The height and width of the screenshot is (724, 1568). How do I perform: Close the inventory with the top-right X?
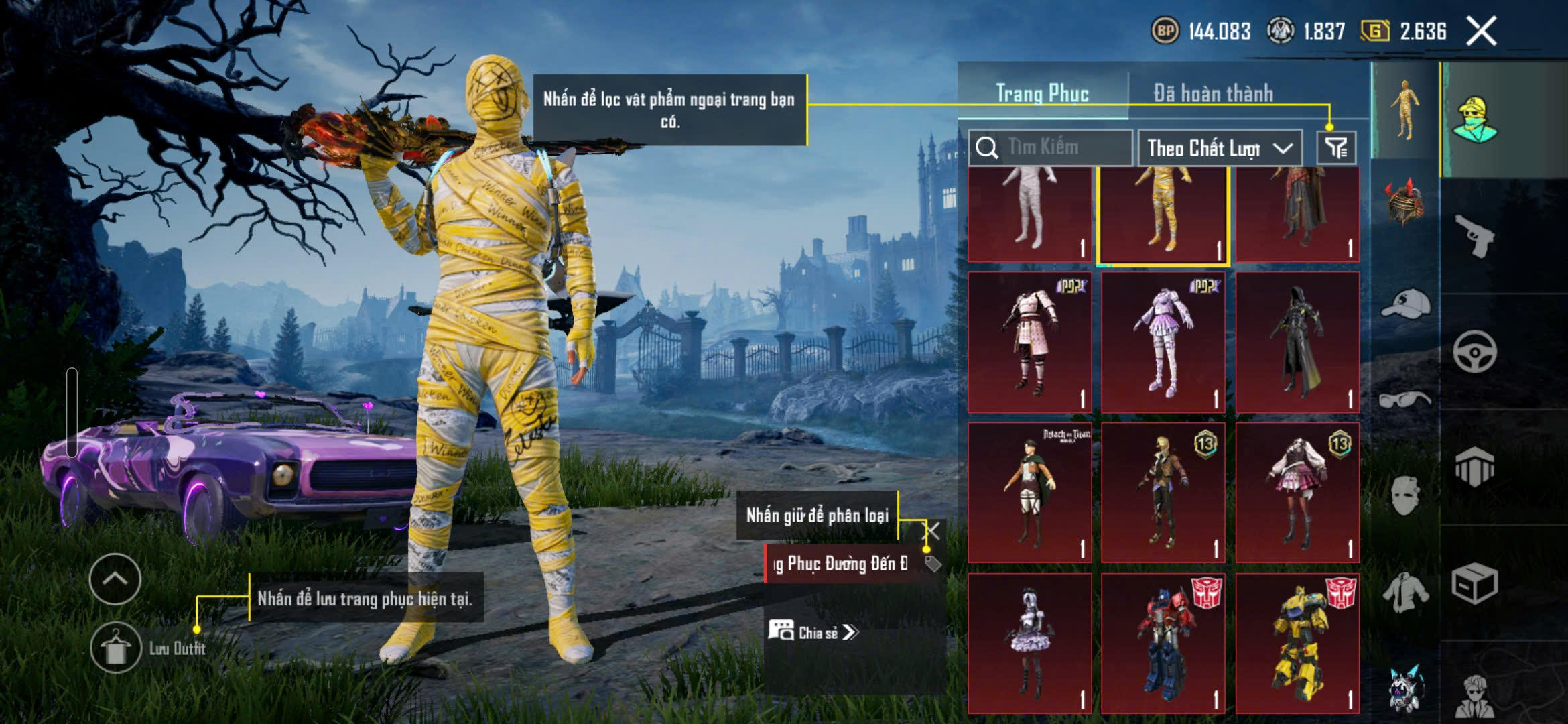coord(1481,32)
